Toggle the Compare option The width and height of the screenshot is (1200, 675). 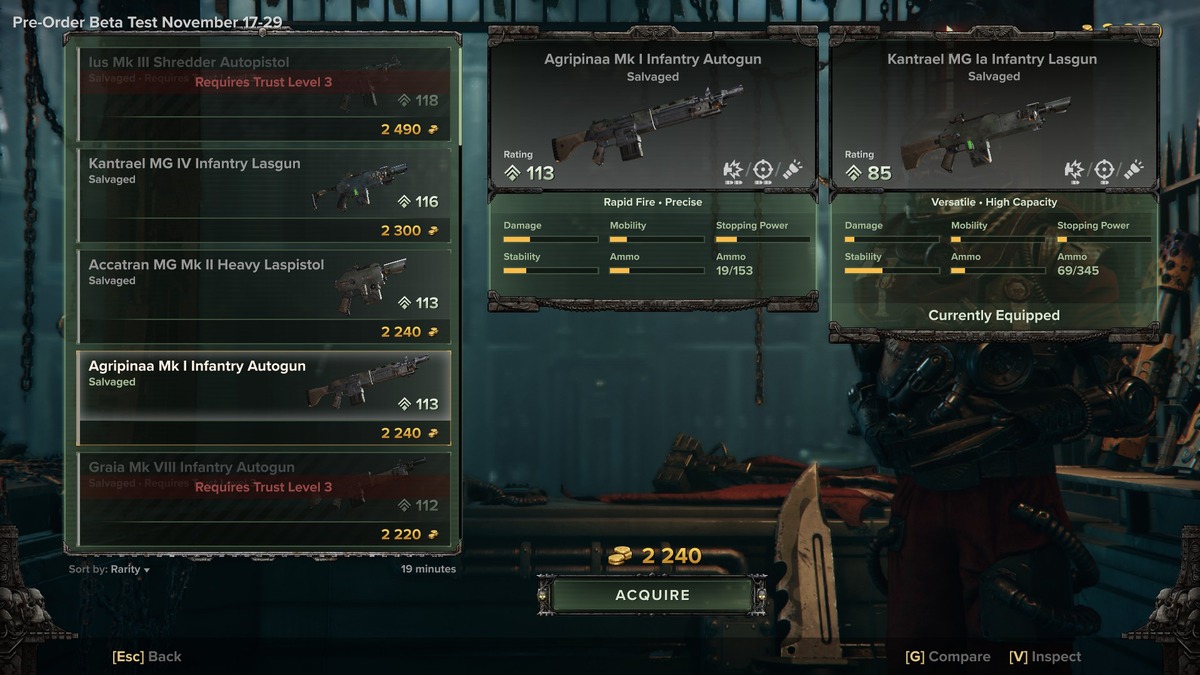(x=947, y=657)
